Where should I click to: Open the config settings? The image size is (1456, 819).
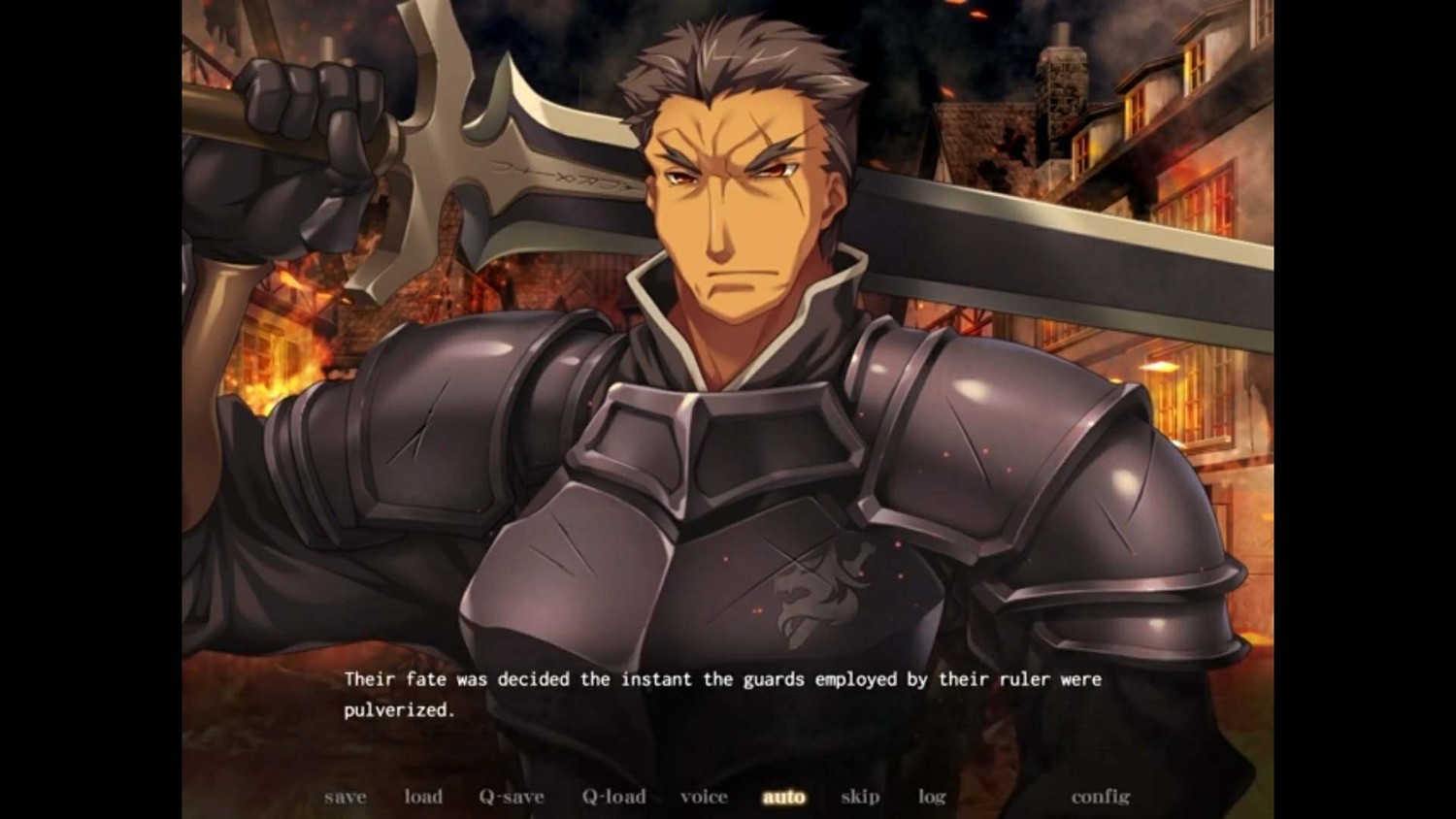[x=1100, y=797]
